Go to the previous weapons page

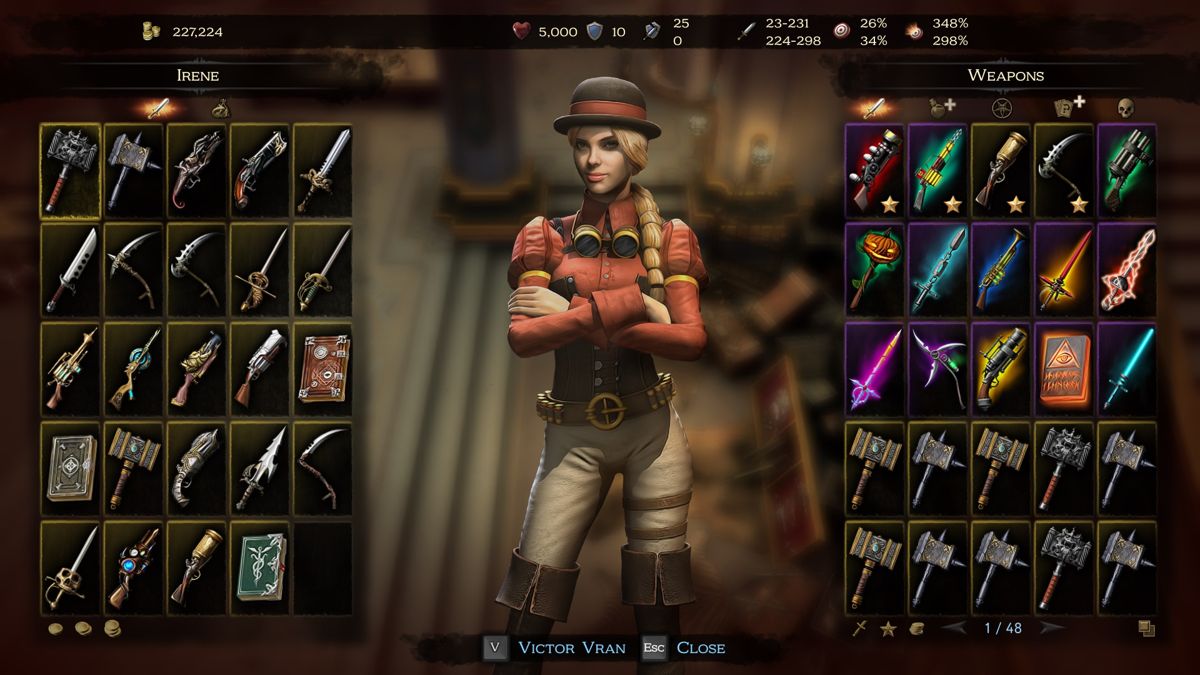coord(955,628)
